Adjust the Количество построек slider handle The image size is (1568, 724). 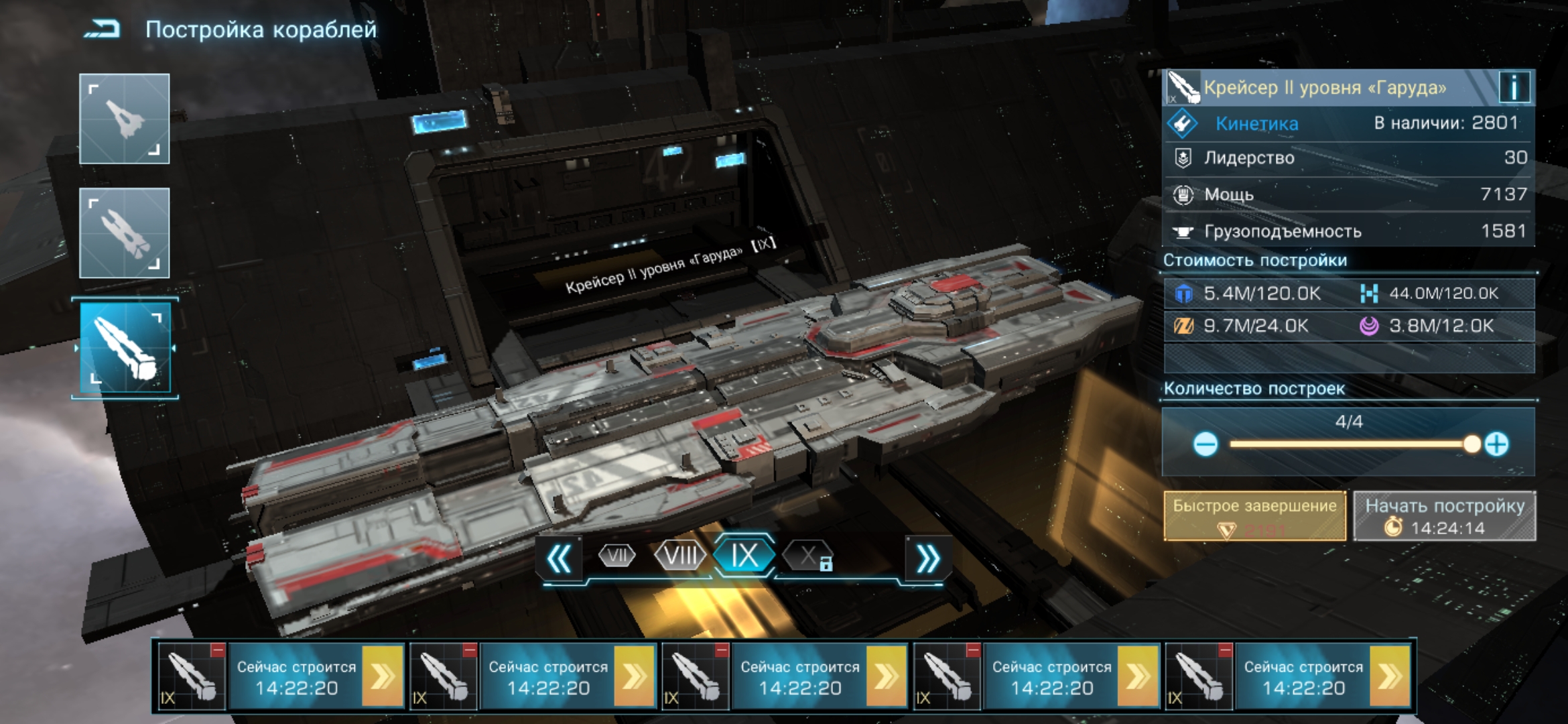[1472, 444]
